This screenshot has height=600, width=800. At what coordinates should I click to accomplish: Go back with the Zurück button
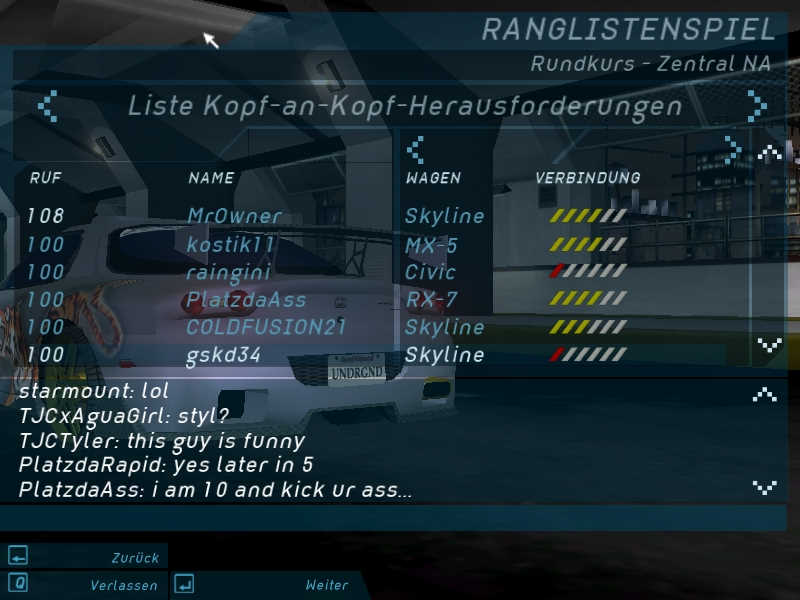click(85, 557)
